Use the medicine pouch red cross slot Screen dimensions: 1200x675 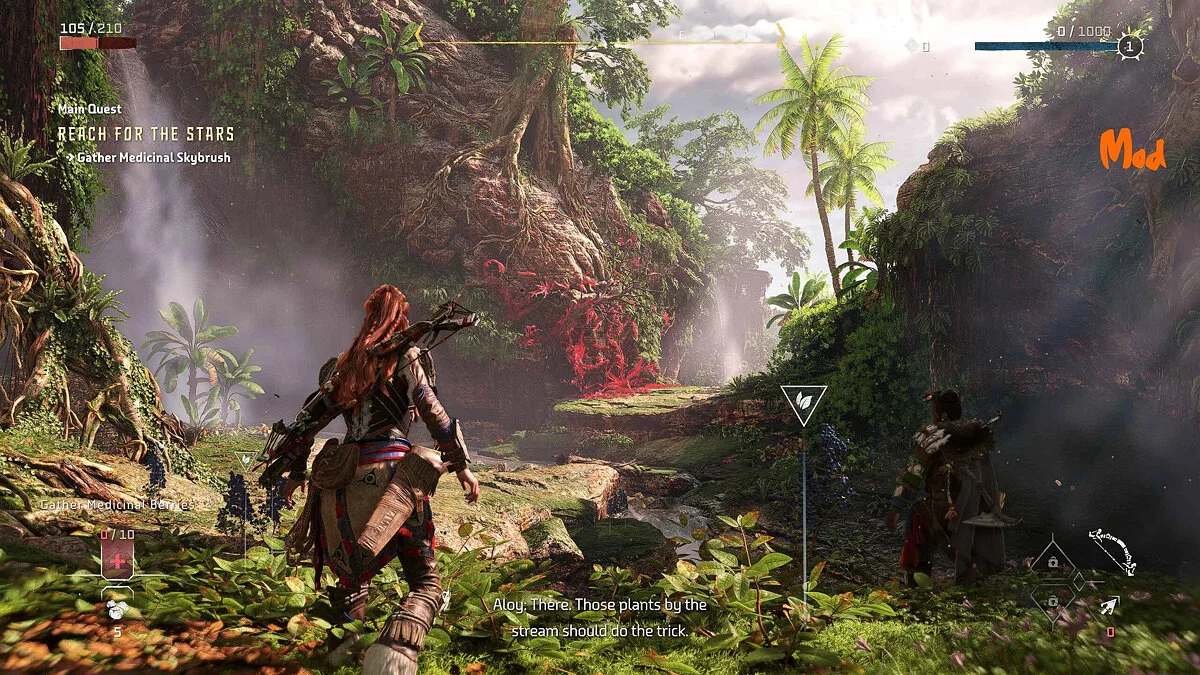[x=117, y=562]
